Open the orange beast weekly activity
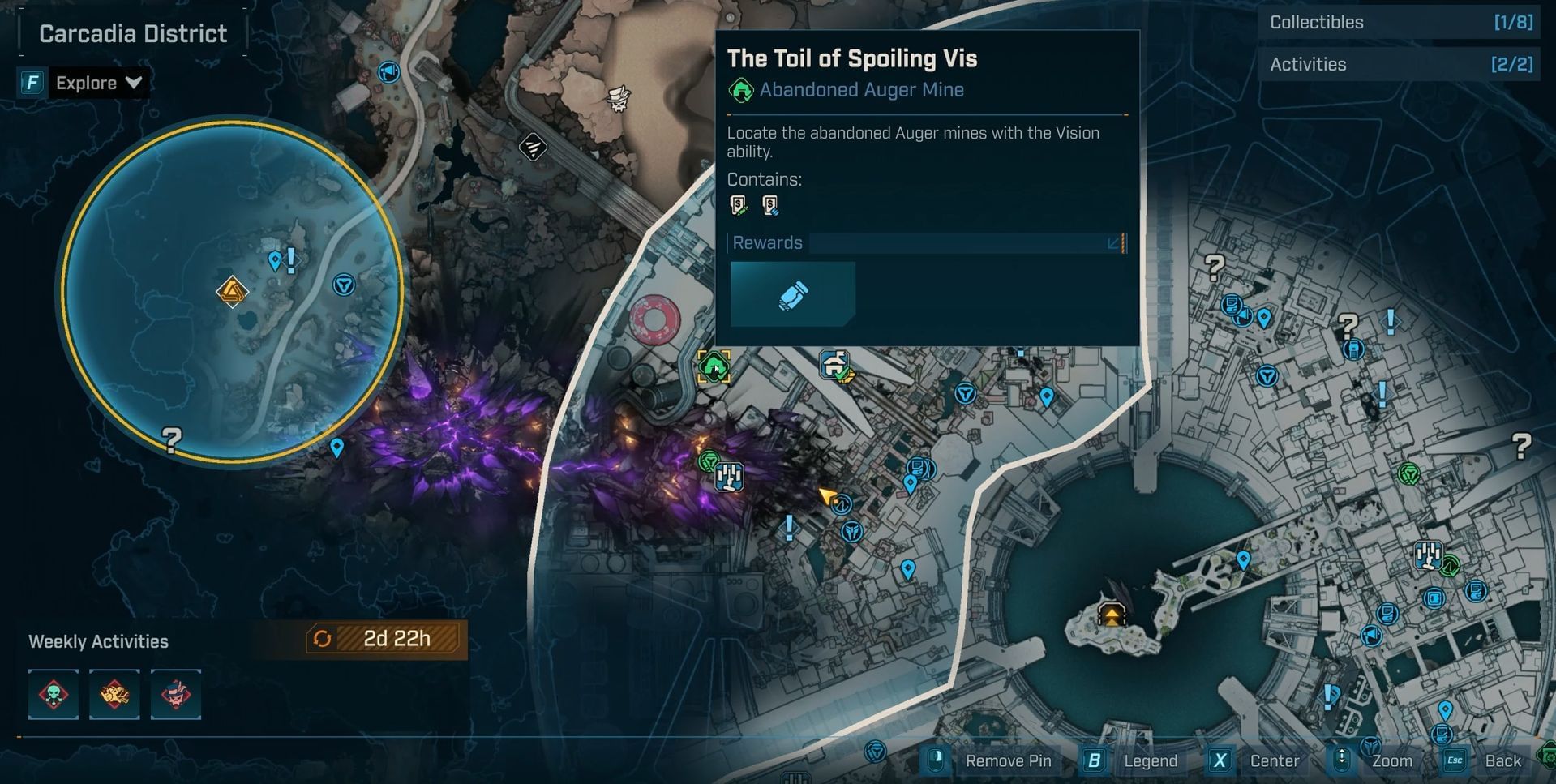This screenshot has height=784, width=1556. pos(114,694)
